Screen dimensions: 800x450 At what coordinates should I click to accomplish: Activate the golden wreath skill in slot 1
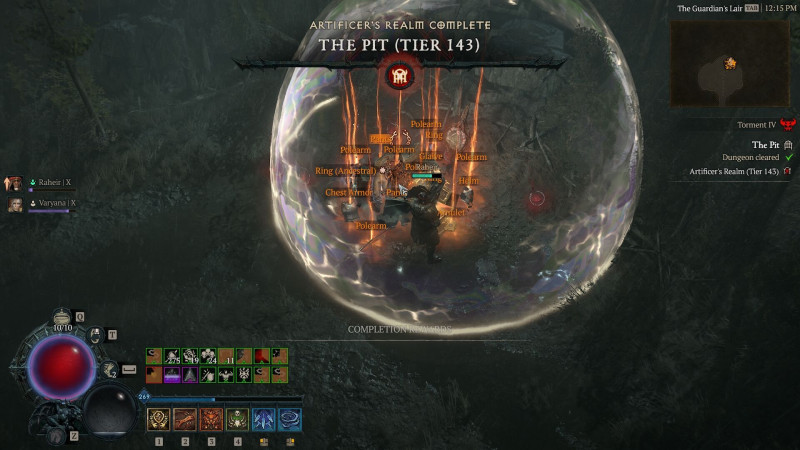point(158,419)
